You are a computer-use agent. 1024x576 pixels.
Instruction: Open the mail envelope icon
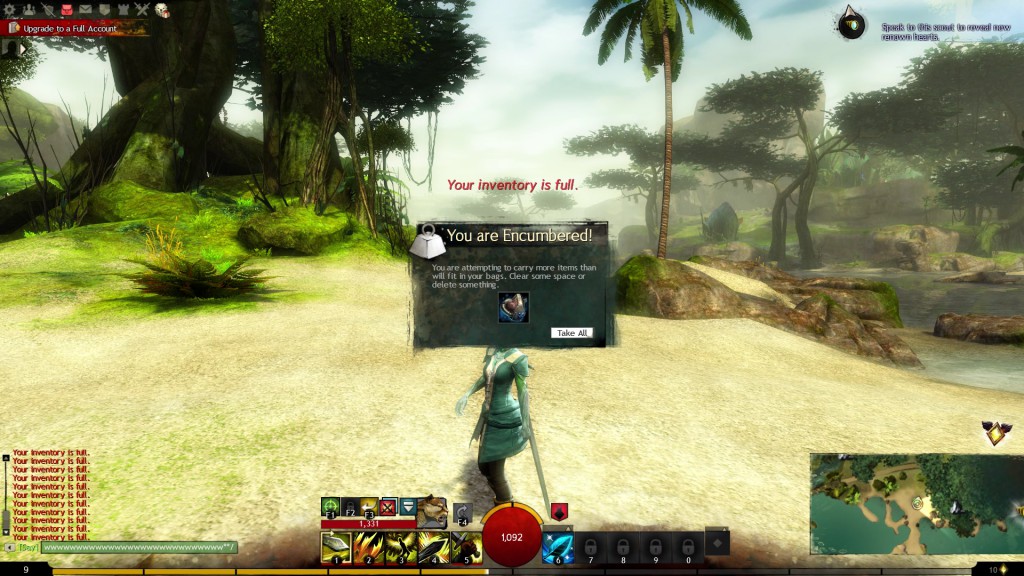(85, 10)
